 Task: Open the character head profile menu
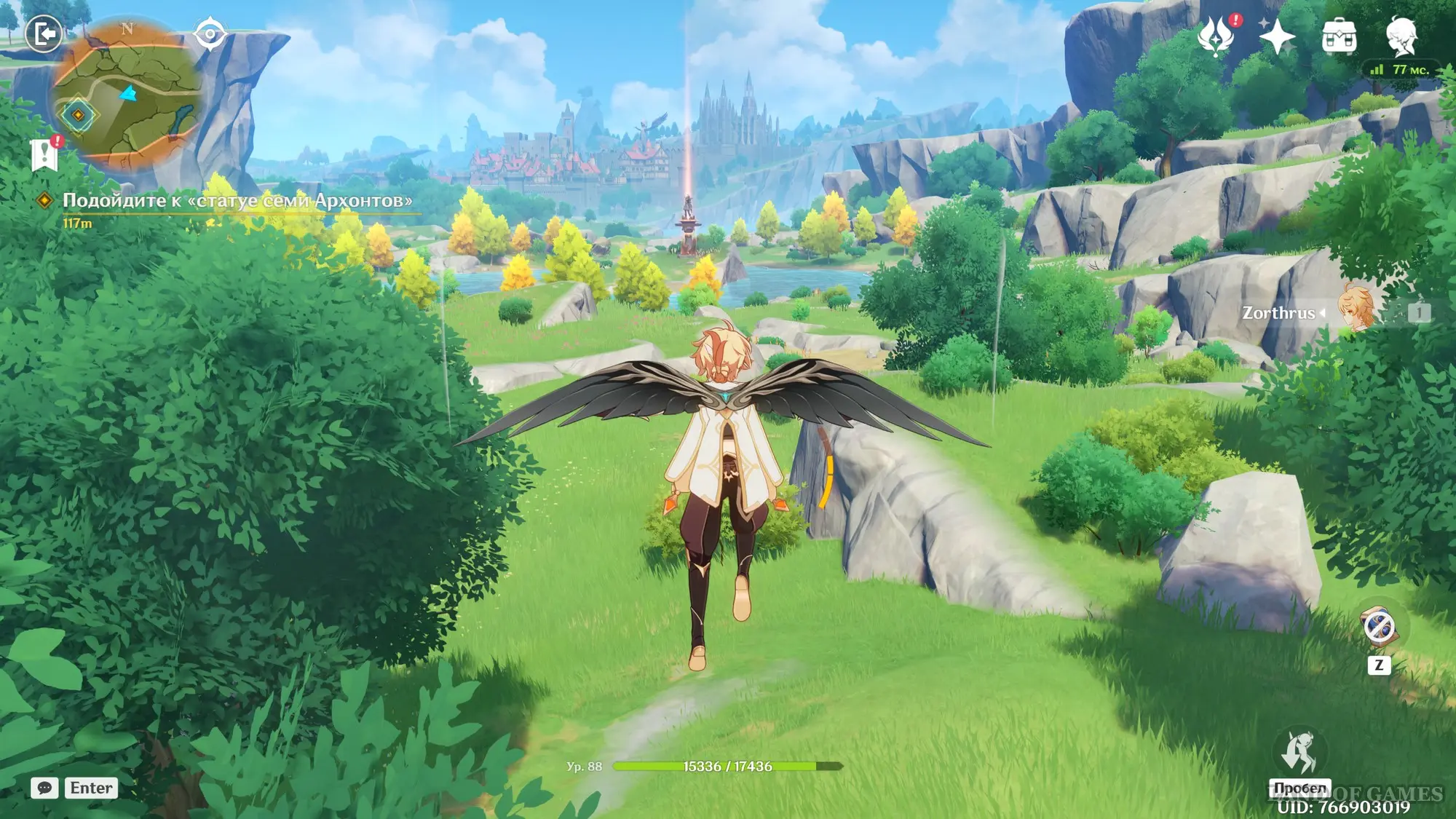[x=1401, y=36]
